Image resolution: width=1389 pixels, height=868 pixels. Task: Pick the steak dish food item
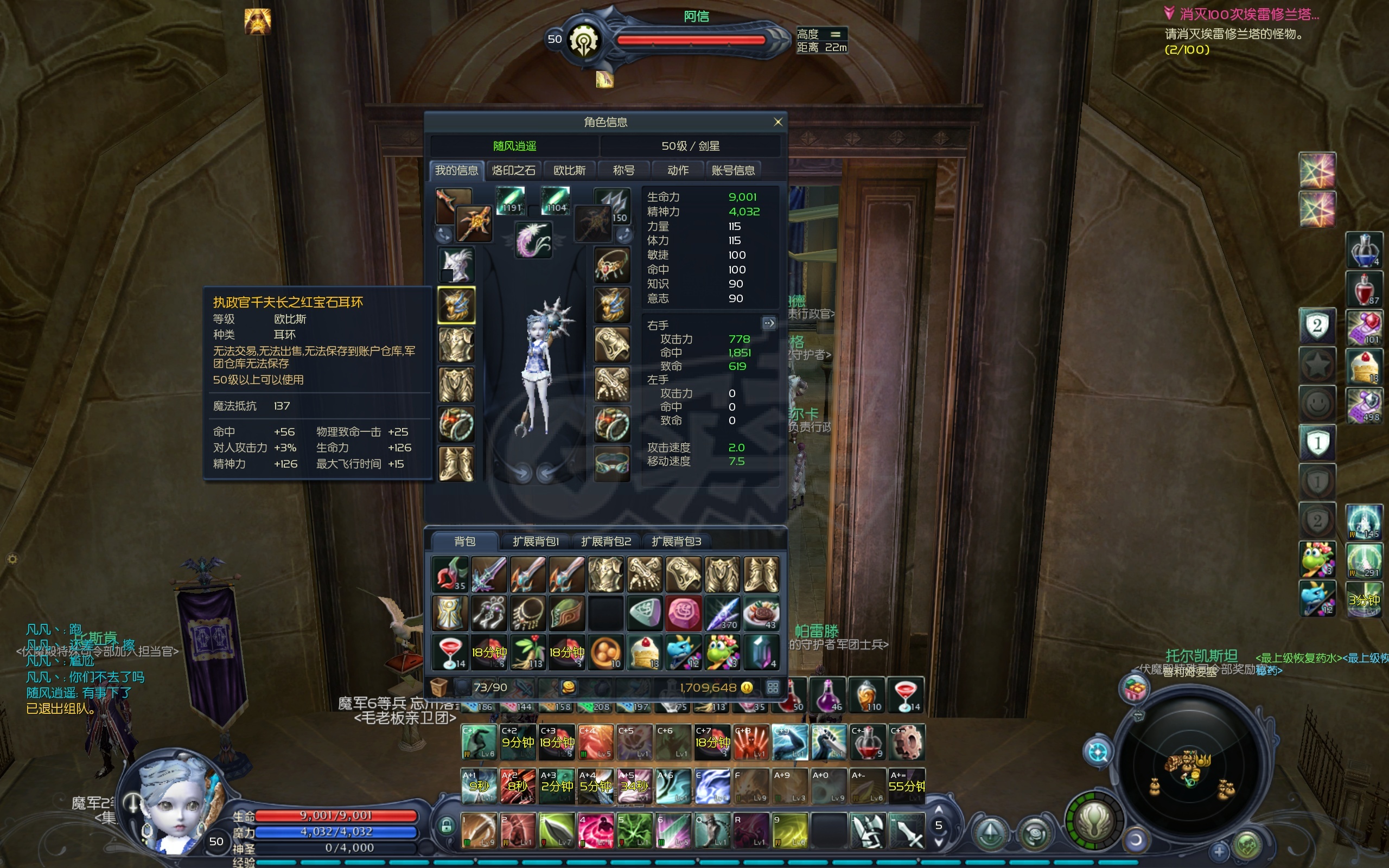pyautogui.click(x=761, y=612)
